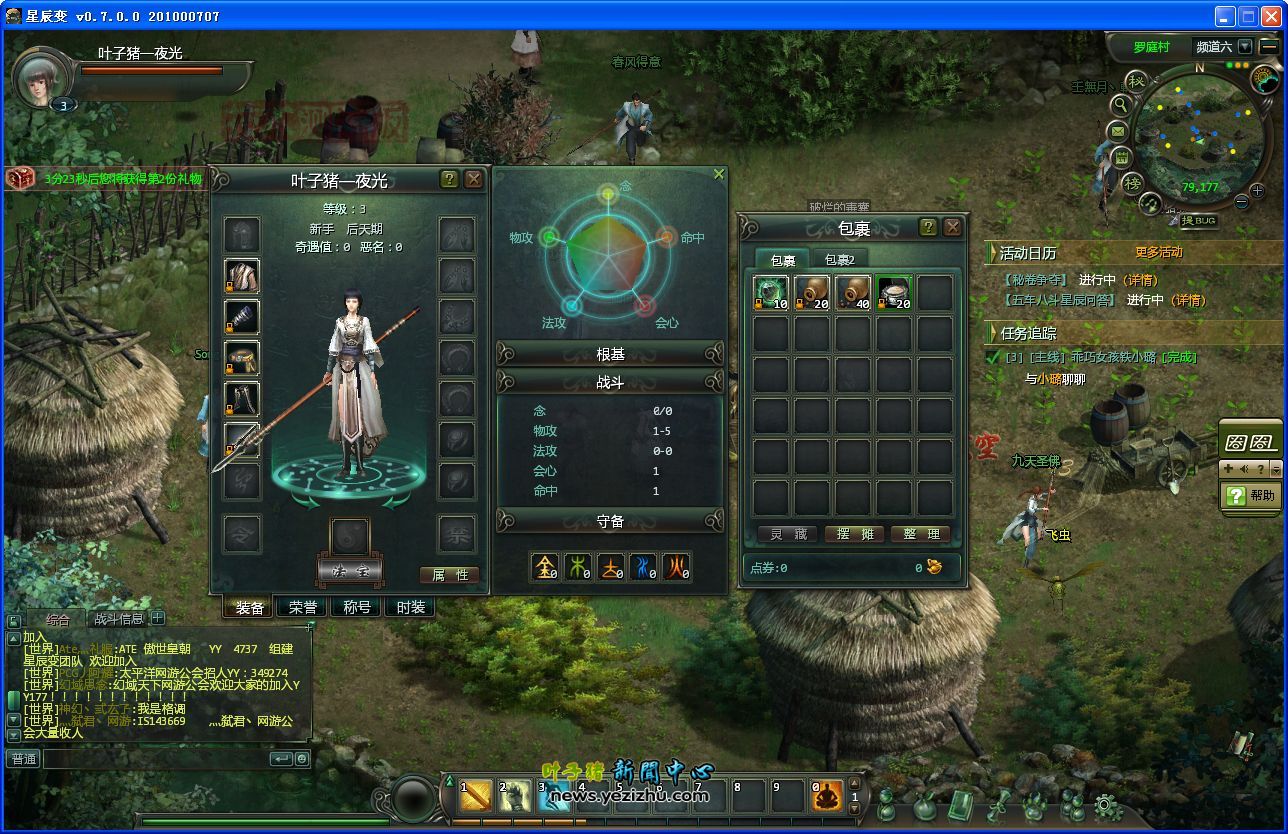Click the chat message input field
1288x834 pixels.
tap(155, 759)
